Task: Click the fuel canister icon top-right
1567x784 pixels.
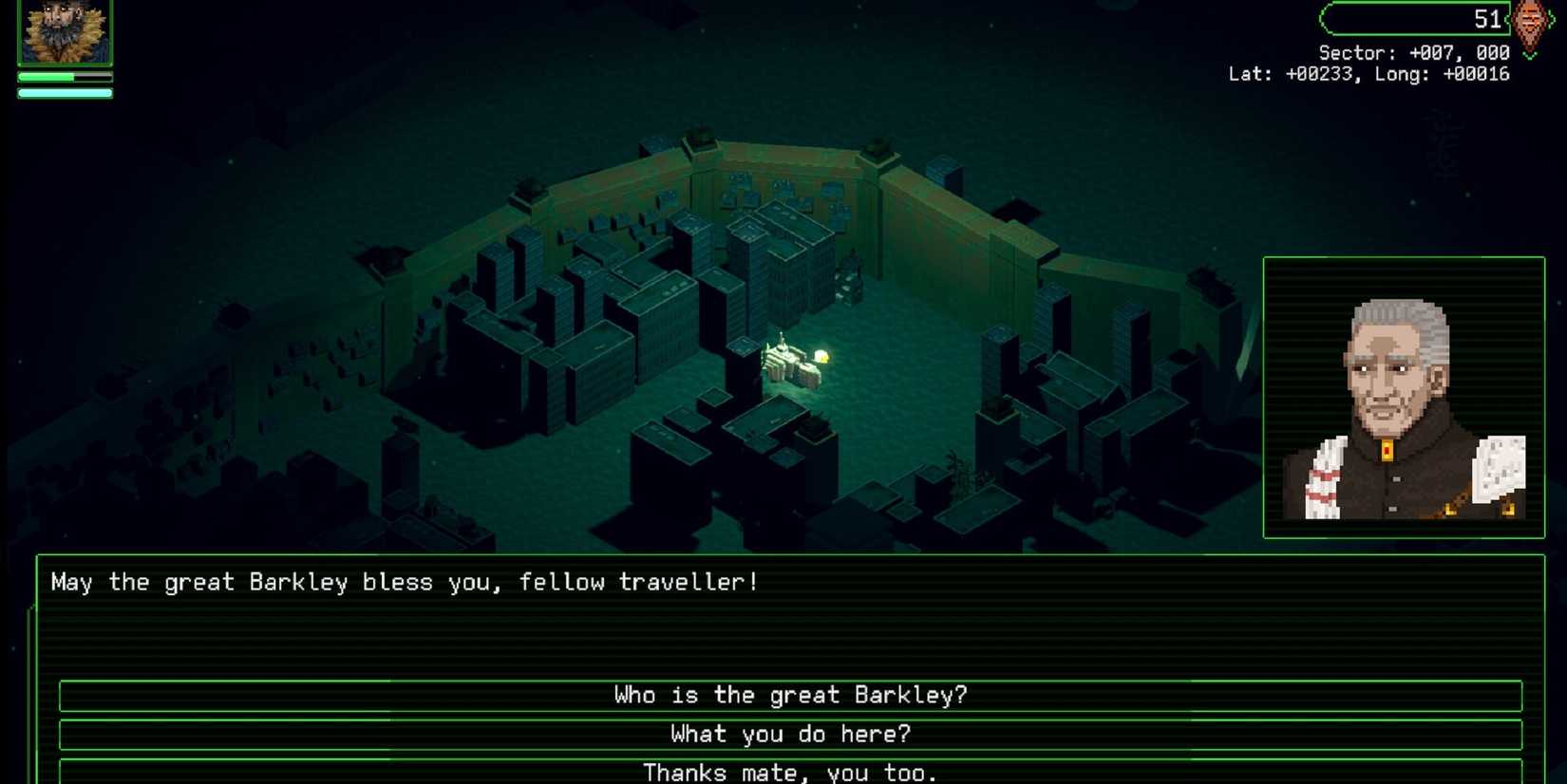Action: coord(1532,21)
